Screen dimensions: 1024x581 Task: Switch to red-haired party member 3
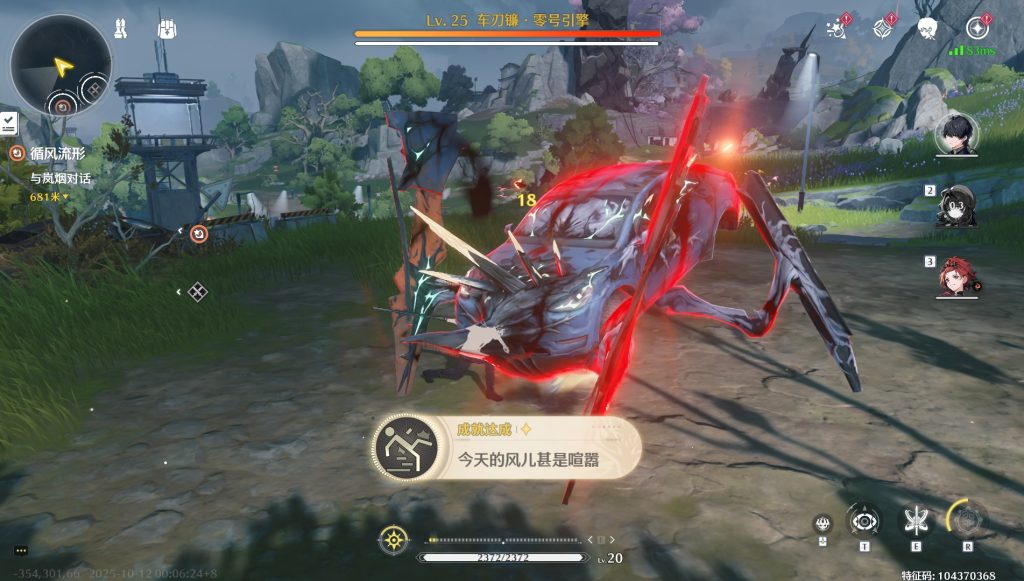click(957, 277)
